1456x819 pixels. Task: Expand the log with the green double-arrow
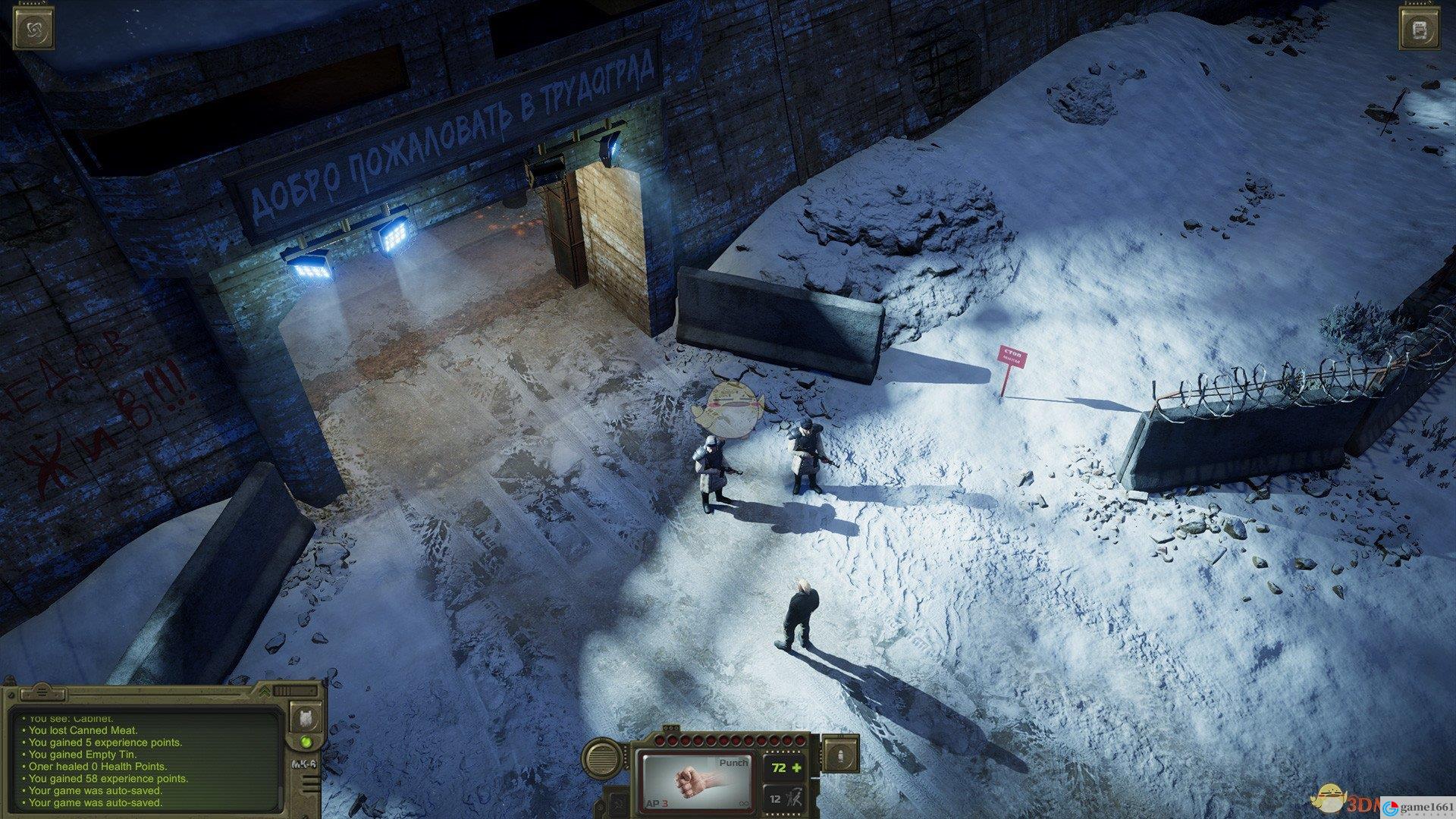pos(264,692)
